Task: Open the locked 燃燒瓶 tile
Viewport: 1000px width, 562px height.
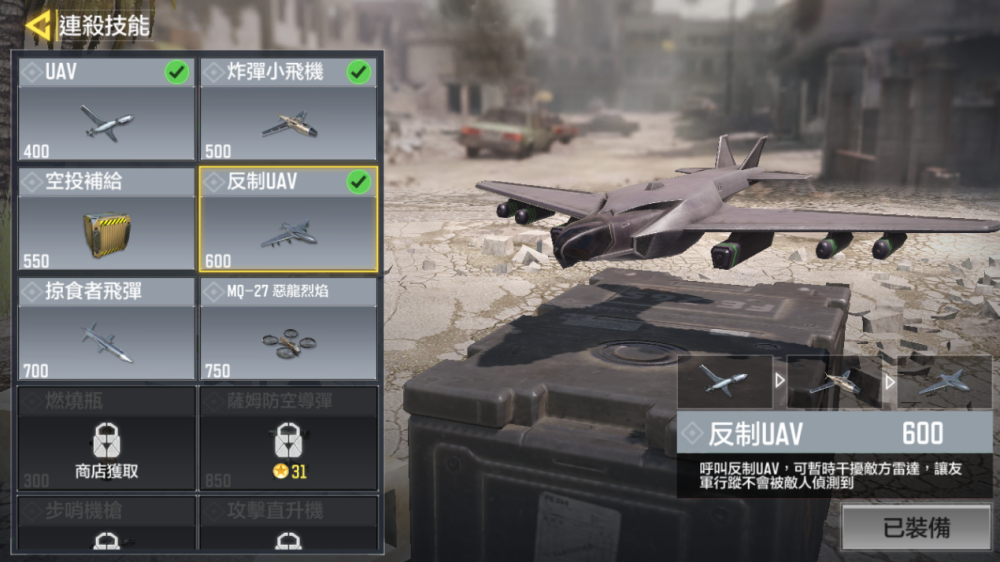Action: pyautogui.click(x=107, y=438)
